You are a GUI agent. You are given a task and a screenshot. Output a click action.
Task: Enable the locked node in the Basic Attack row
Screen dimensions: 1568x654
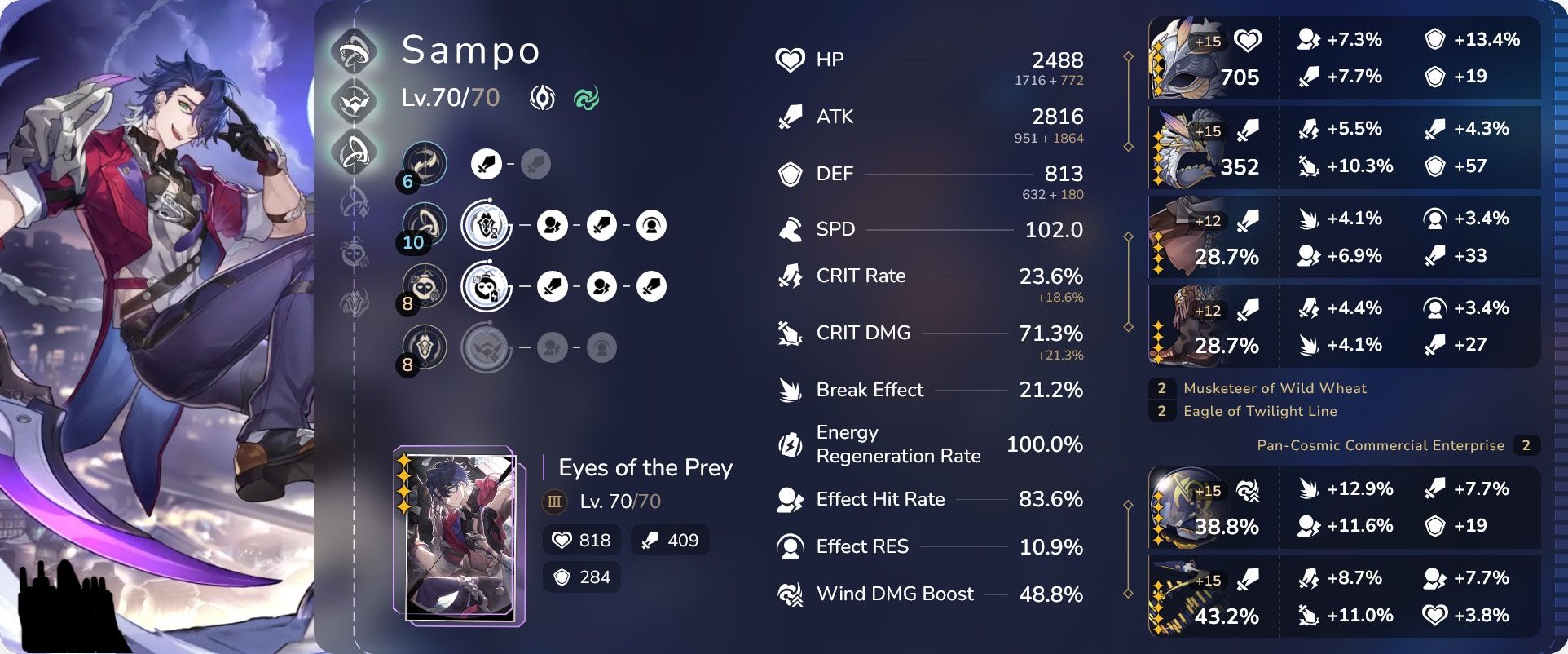click(x=538, y=163)
